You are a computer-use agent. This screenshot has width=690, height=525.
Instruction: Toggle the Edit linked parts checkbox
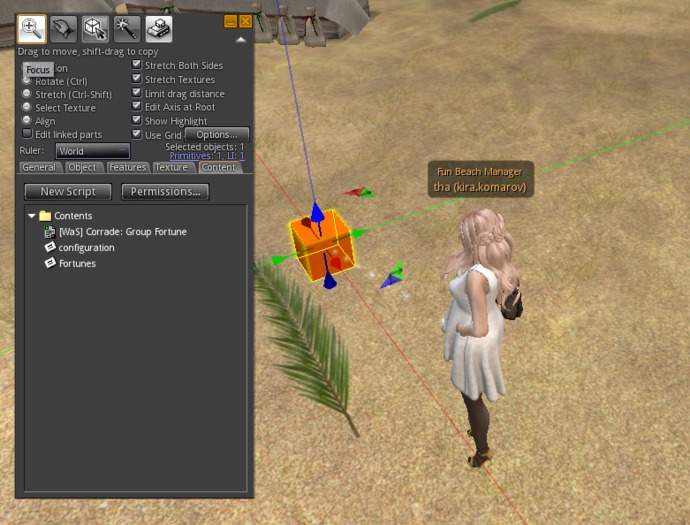28,134
